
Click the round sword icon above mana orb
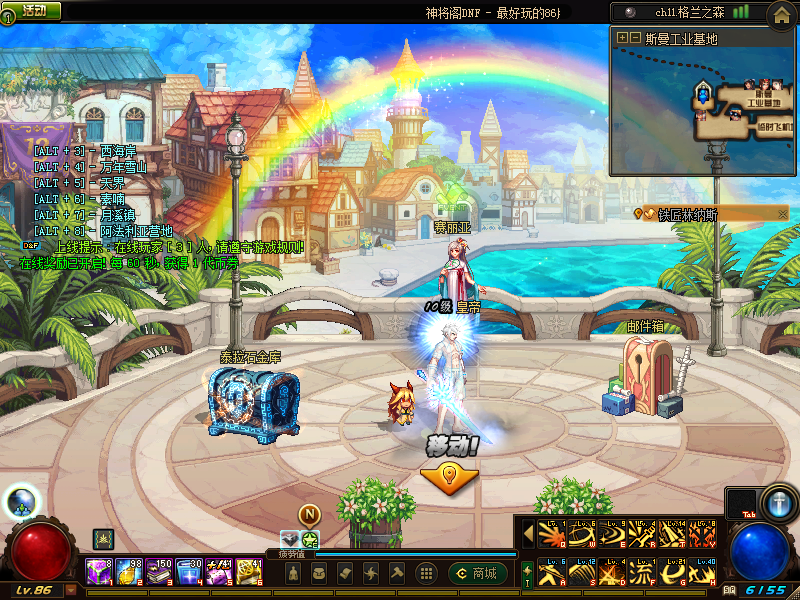[777, 500]
